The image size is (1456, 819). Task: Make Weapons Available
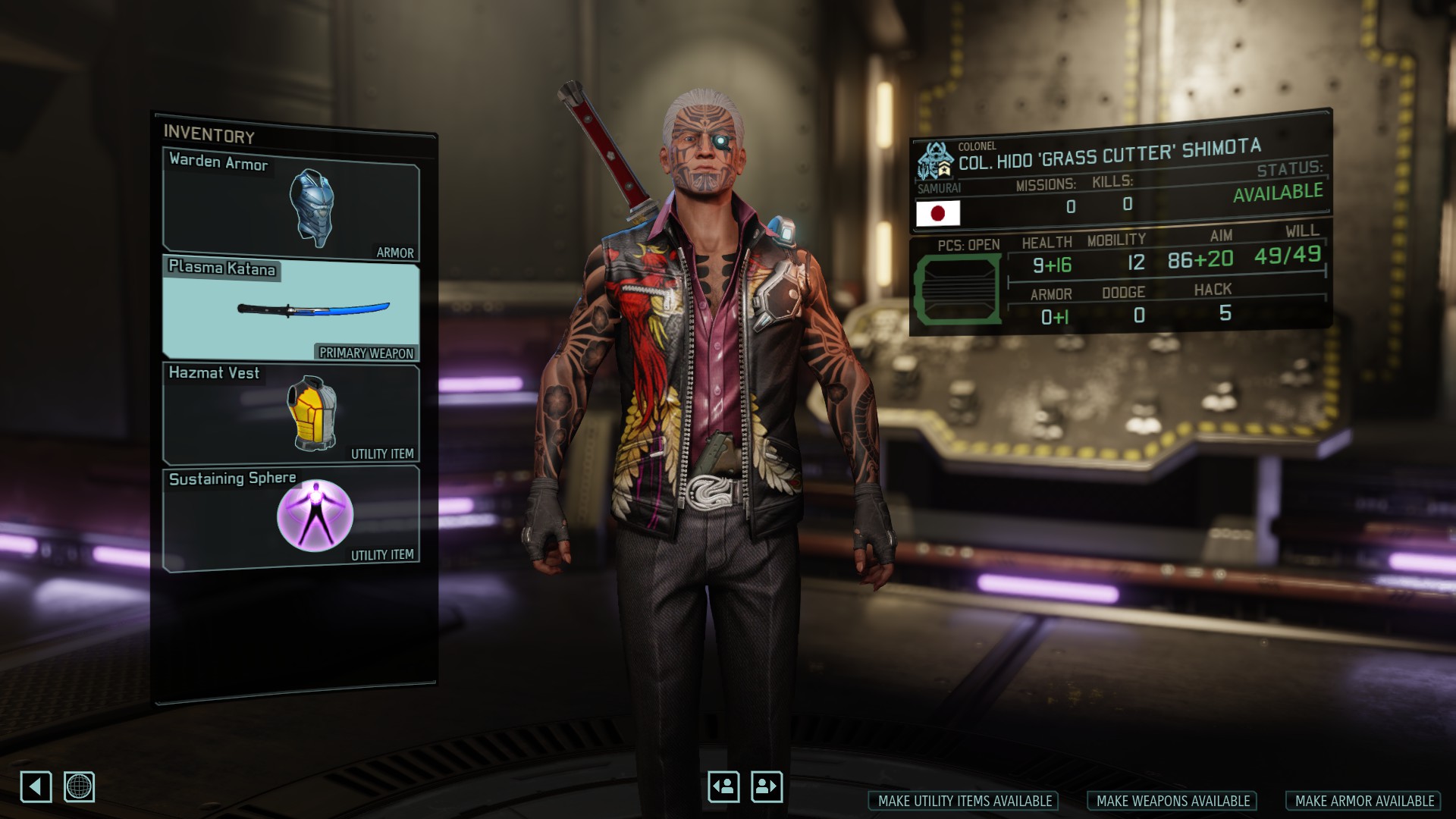point(1172,801)
